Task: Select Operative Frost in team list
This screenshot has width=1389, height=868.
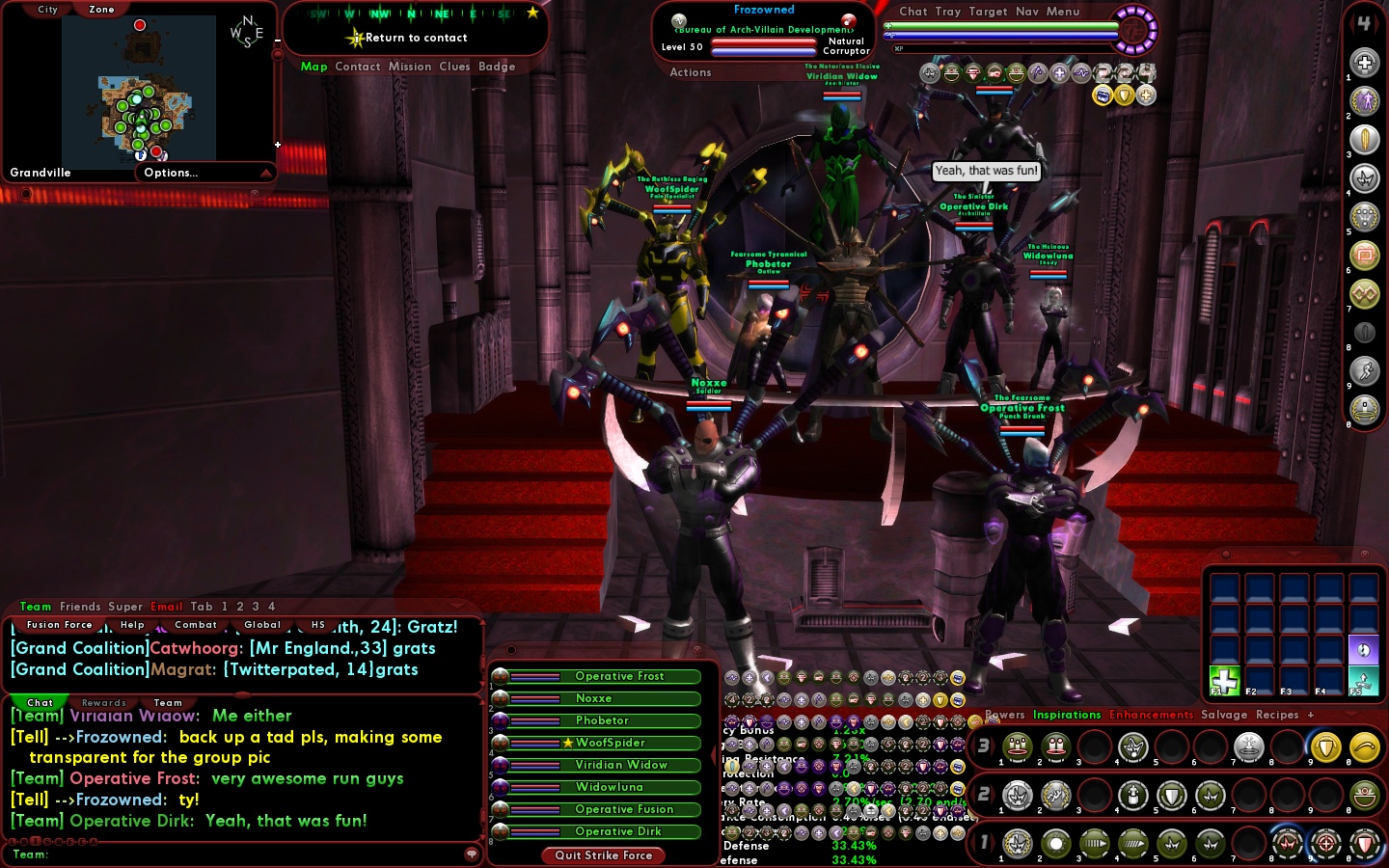Action: click(x=619, y=677)
